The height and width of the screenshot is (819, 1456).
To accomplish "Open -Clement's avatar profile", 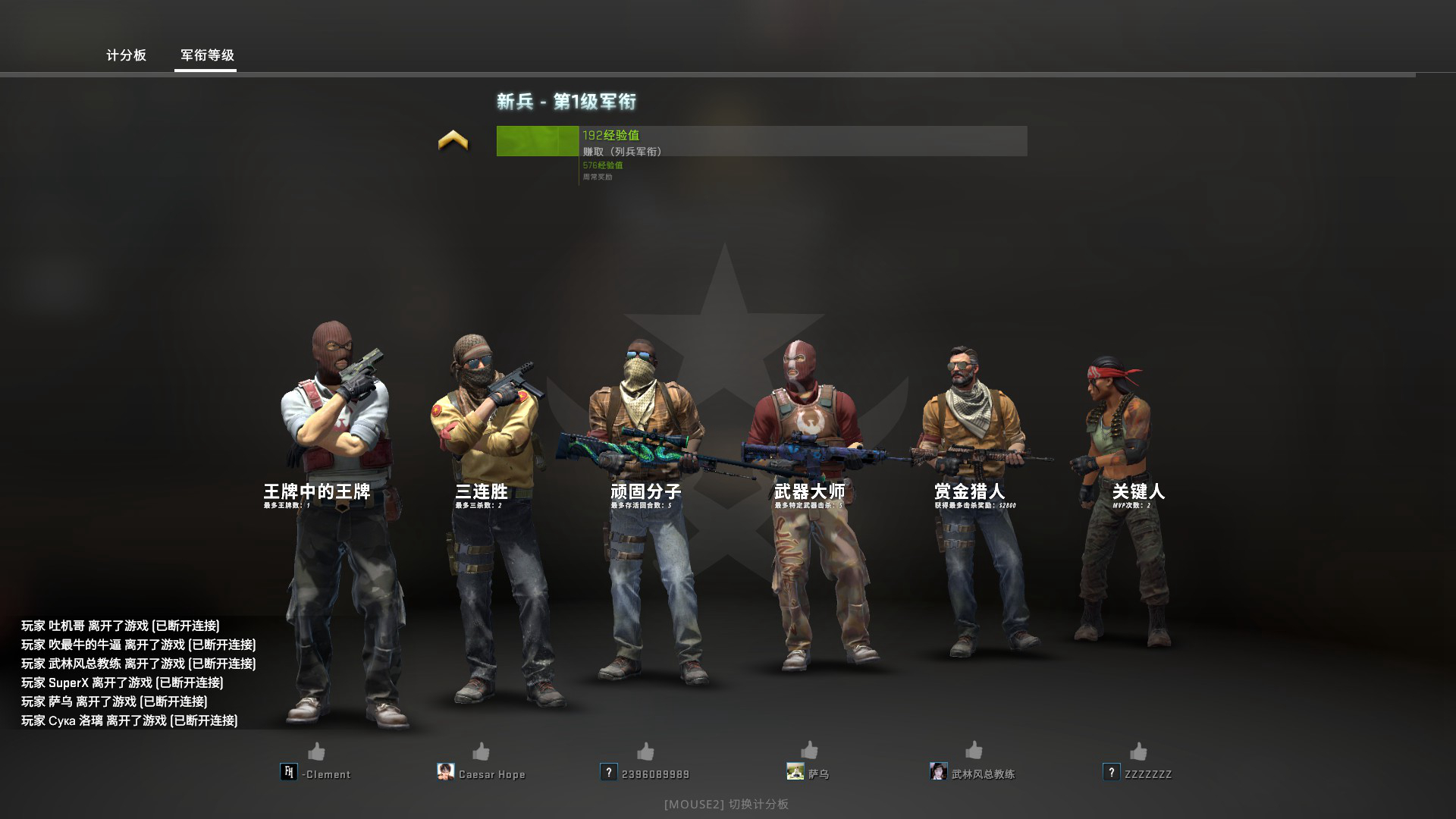I will [x=289, y=772].
